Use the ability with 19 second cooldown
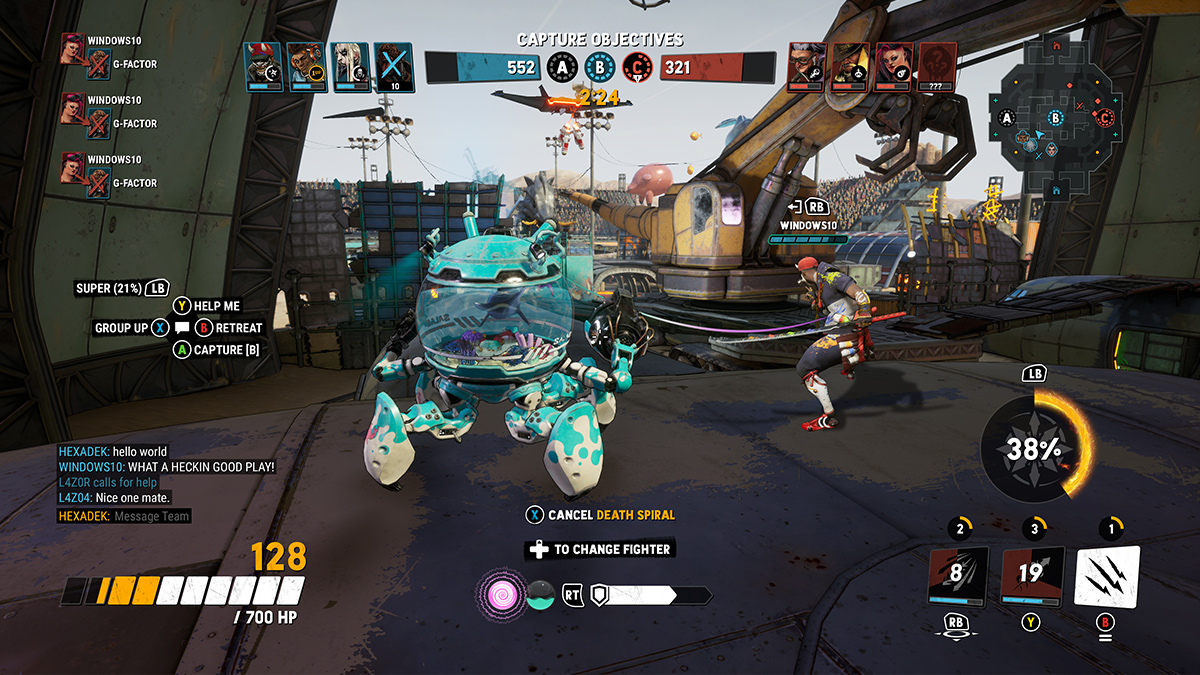The width and height of the screenshot is (1200, 675). (1030, 576)
